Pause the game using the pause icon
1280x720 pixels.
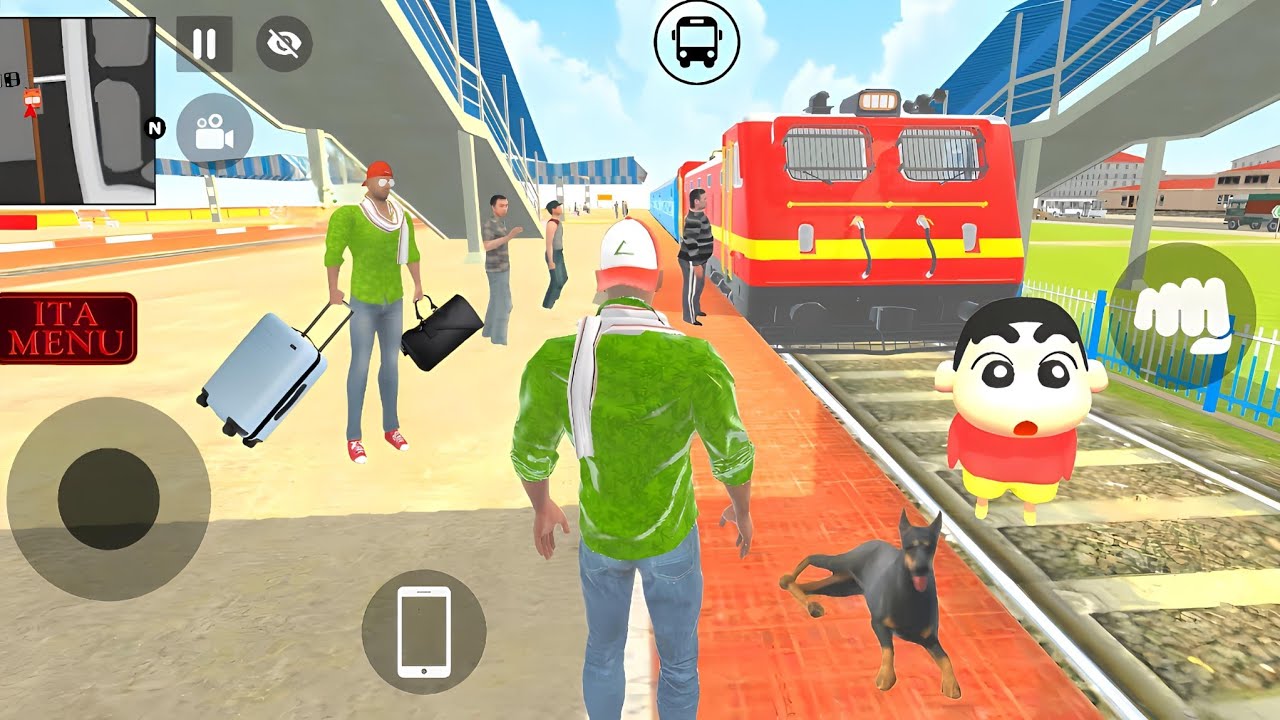(205, 42)
